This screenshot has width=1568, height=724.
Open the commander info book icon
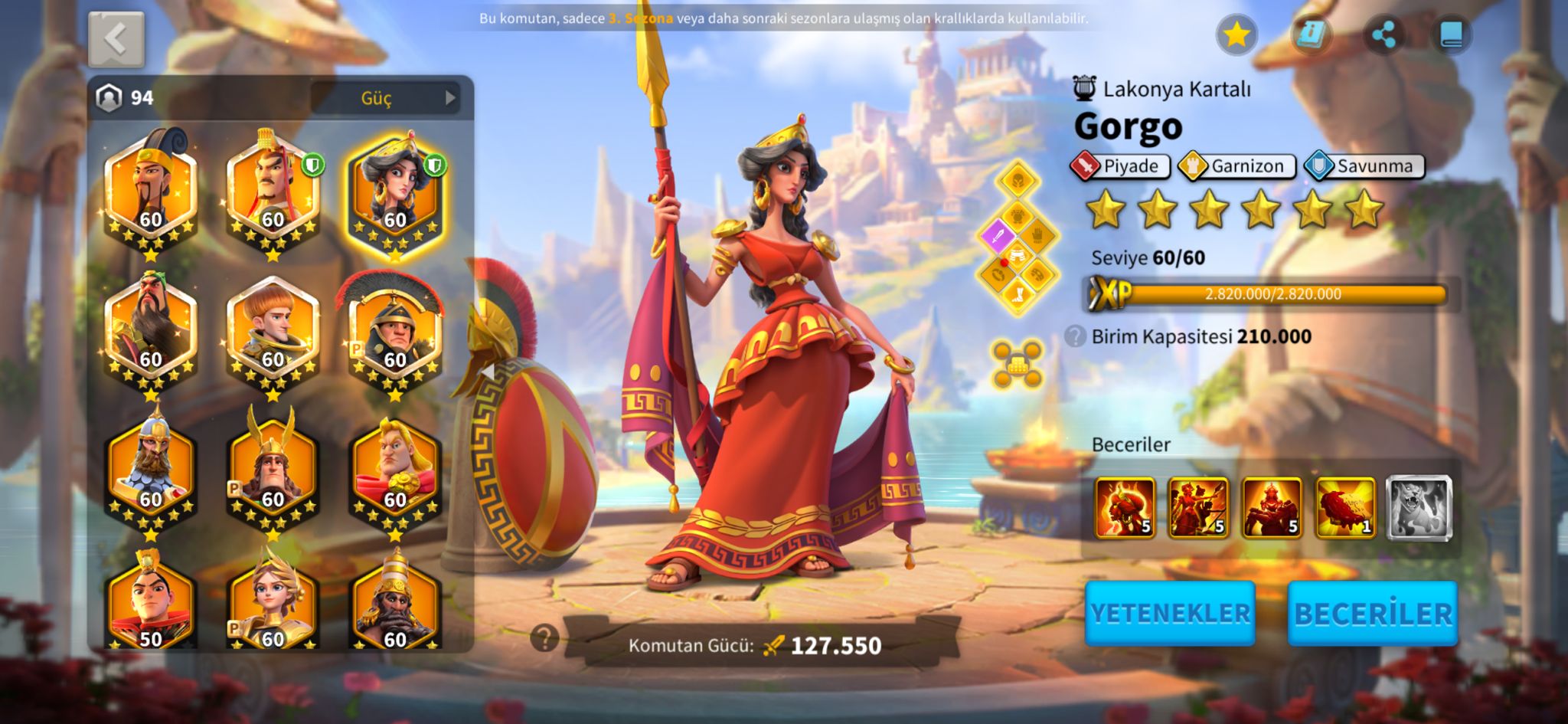pos(1311,34)
